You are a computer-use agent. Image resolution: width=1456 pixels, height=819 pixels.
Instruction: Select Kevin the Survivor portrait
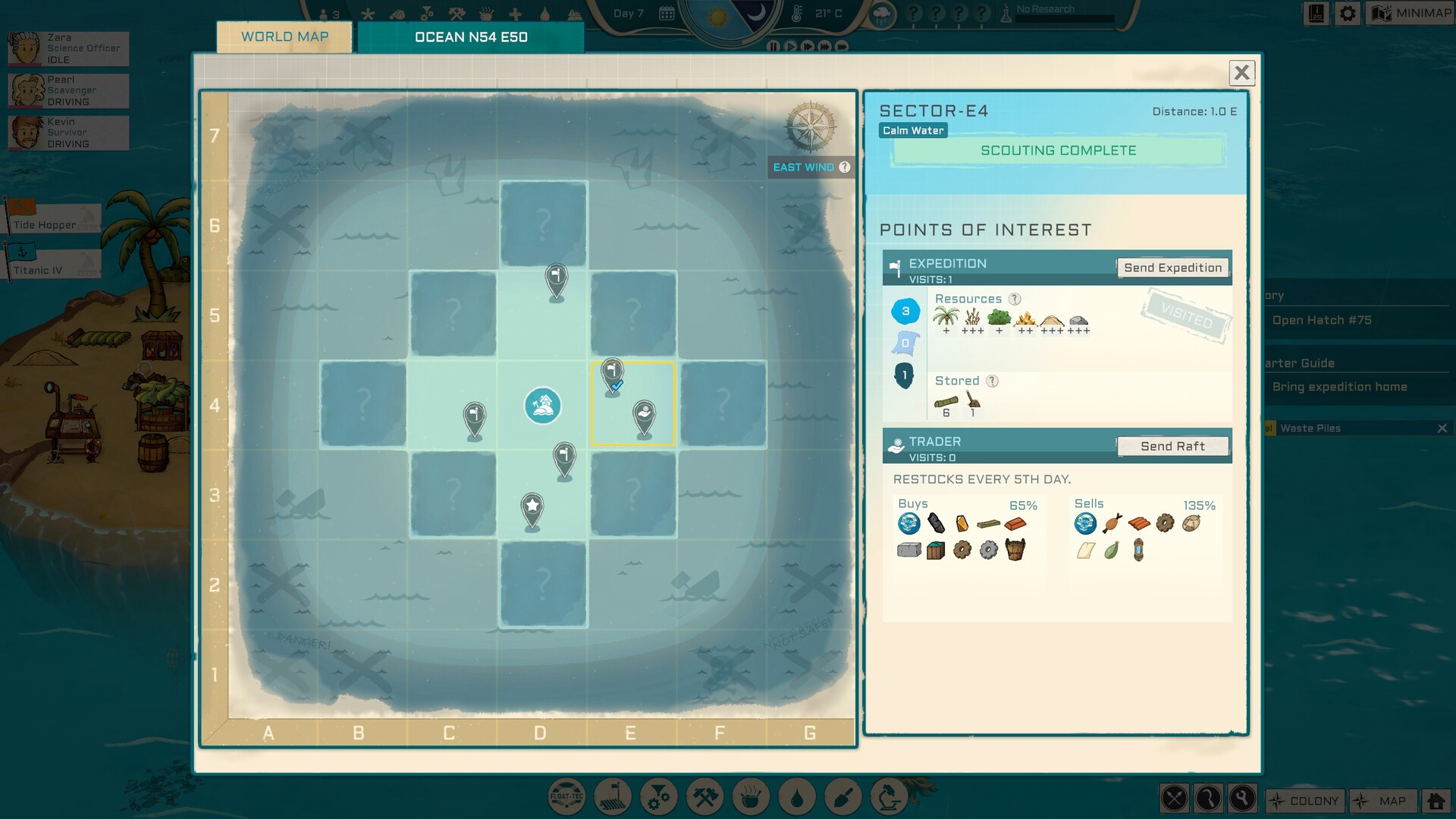(26, 133)
